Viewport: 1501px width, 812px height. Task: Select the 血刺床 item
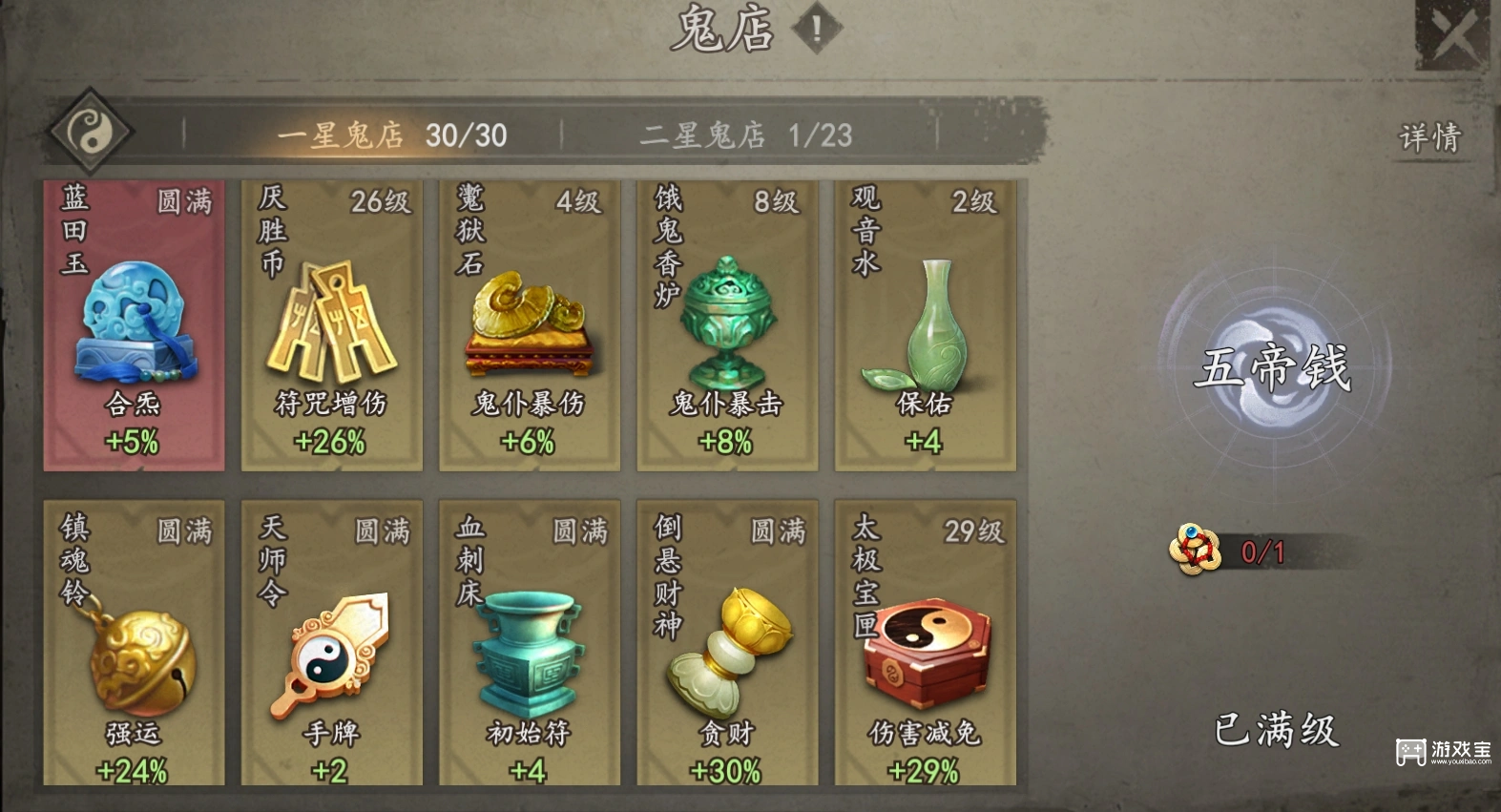pyautogui.click(x=531, y=644)
